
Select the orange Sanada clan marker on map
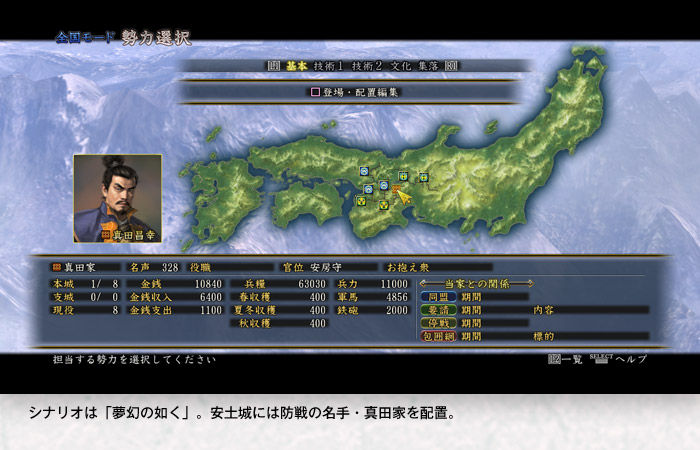click(x=397, y=187)
